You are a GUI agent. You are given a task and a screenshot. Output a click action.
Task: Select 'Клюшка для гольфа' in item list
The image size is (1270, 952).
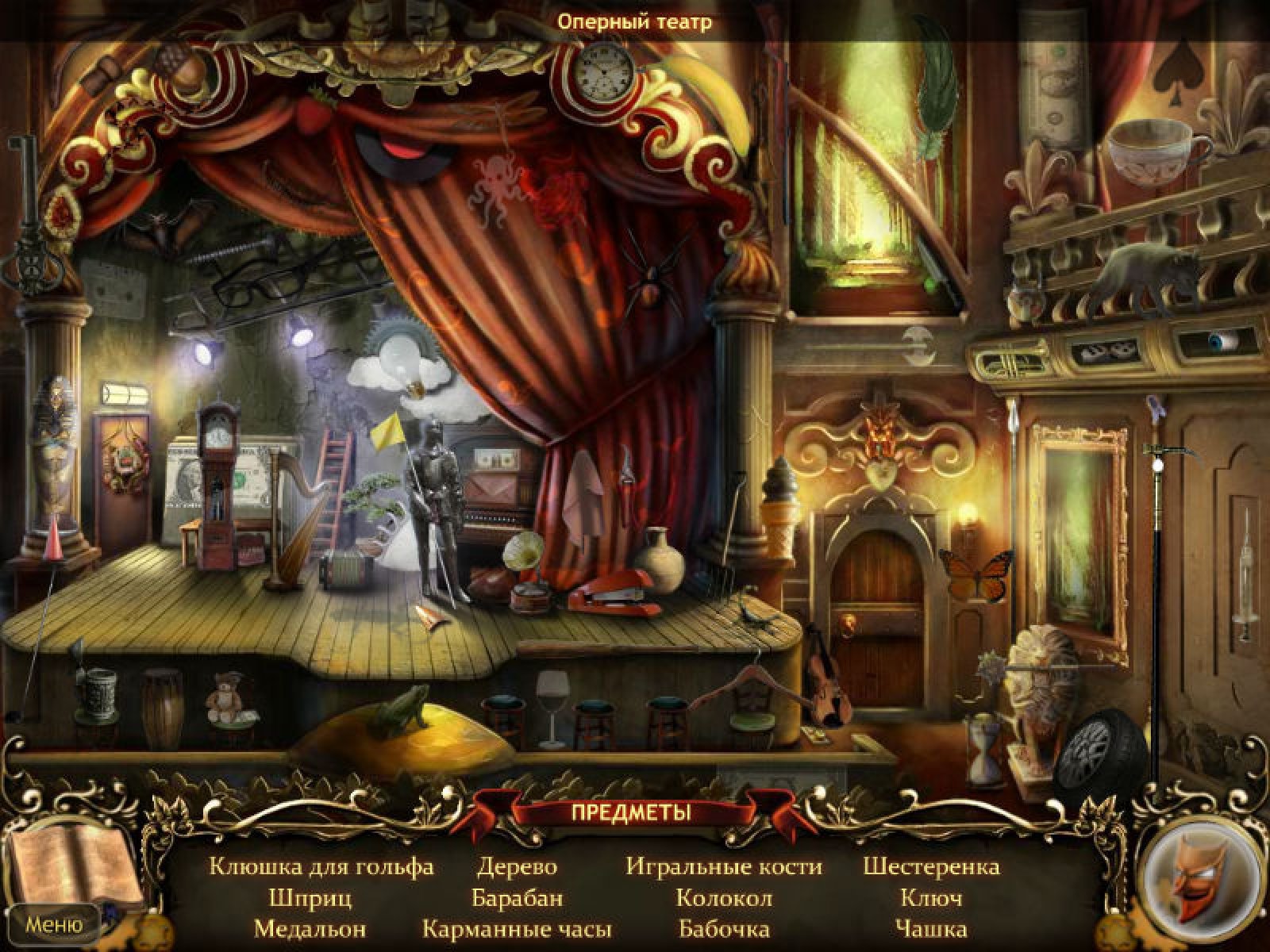(321, 866)
